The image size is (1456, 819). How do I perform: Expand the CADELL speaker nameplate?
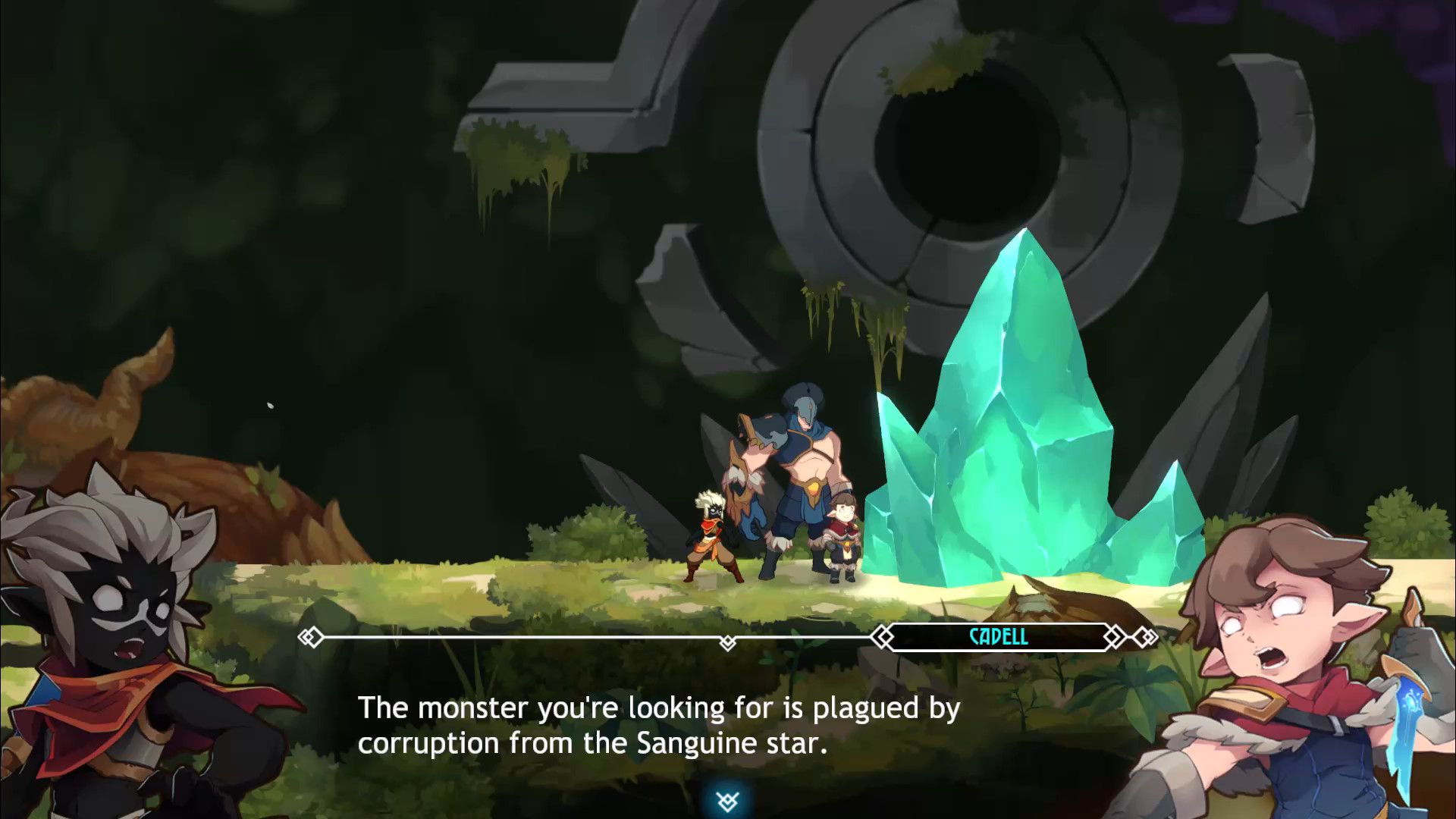point(999,637)
